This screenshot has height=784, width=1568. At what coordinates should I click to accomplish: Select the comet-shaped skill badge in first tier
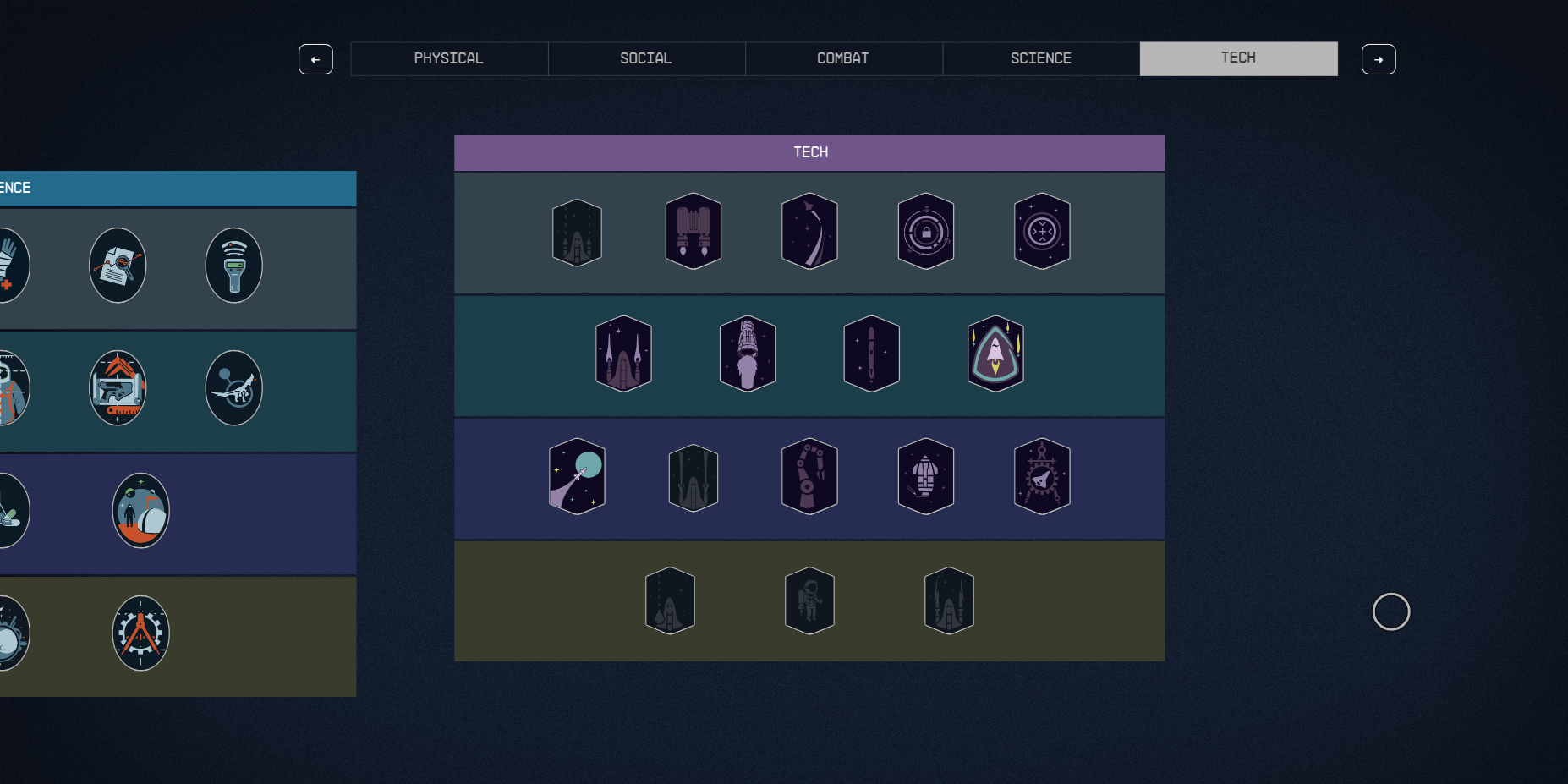point(809,231)
